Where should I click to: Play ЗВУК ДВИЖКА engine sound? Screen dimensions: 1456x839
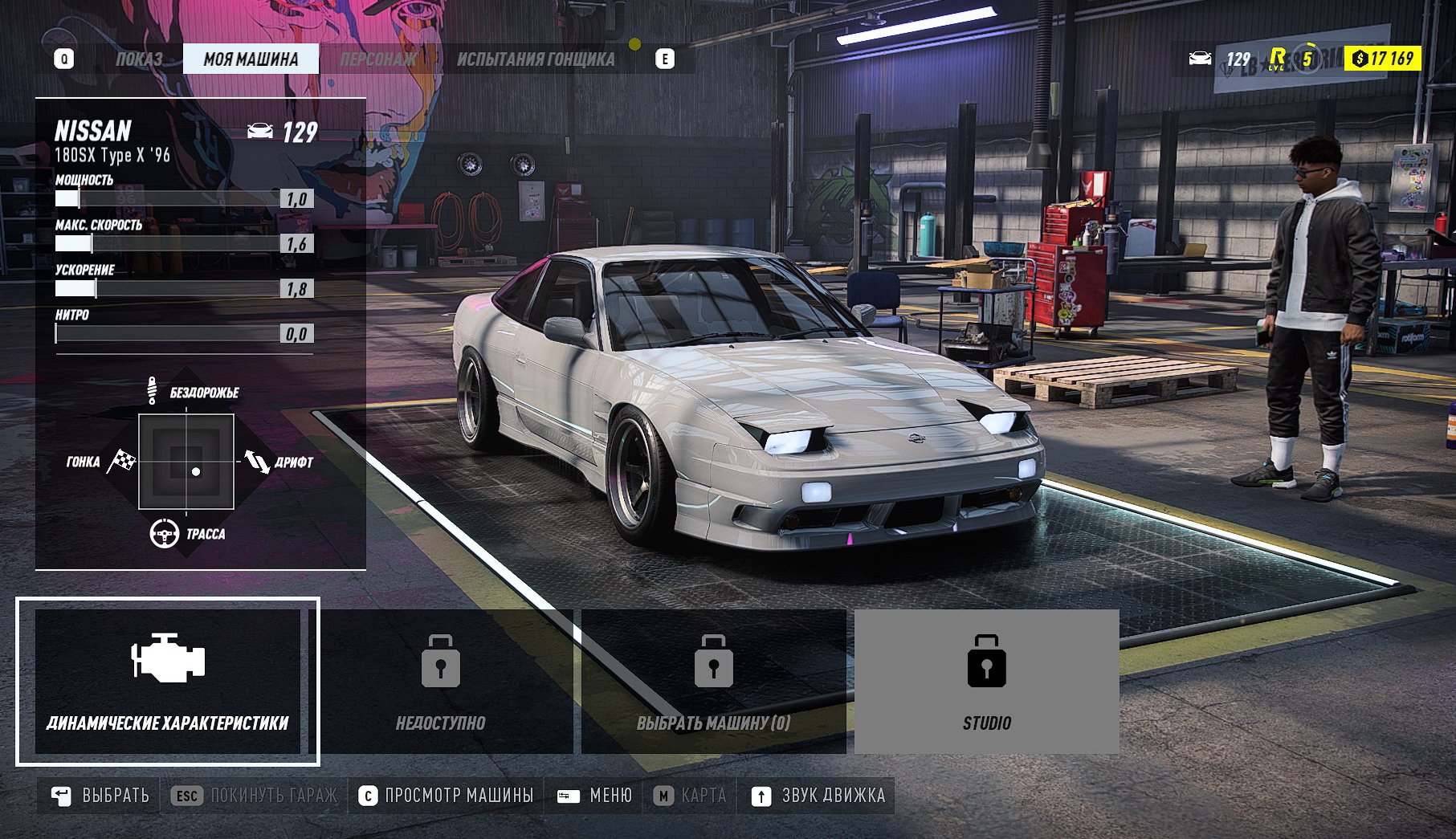818,796
